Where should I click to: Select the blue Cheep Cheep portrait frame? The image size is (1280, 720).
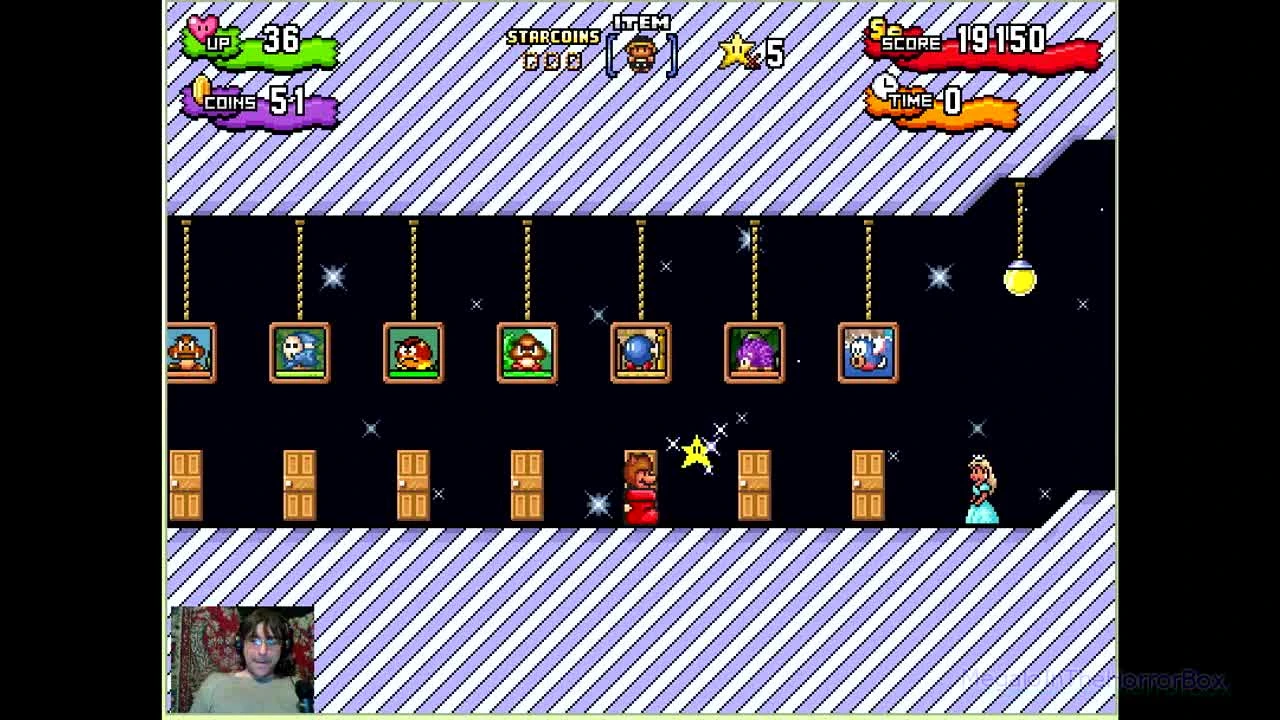pos(867,352)
